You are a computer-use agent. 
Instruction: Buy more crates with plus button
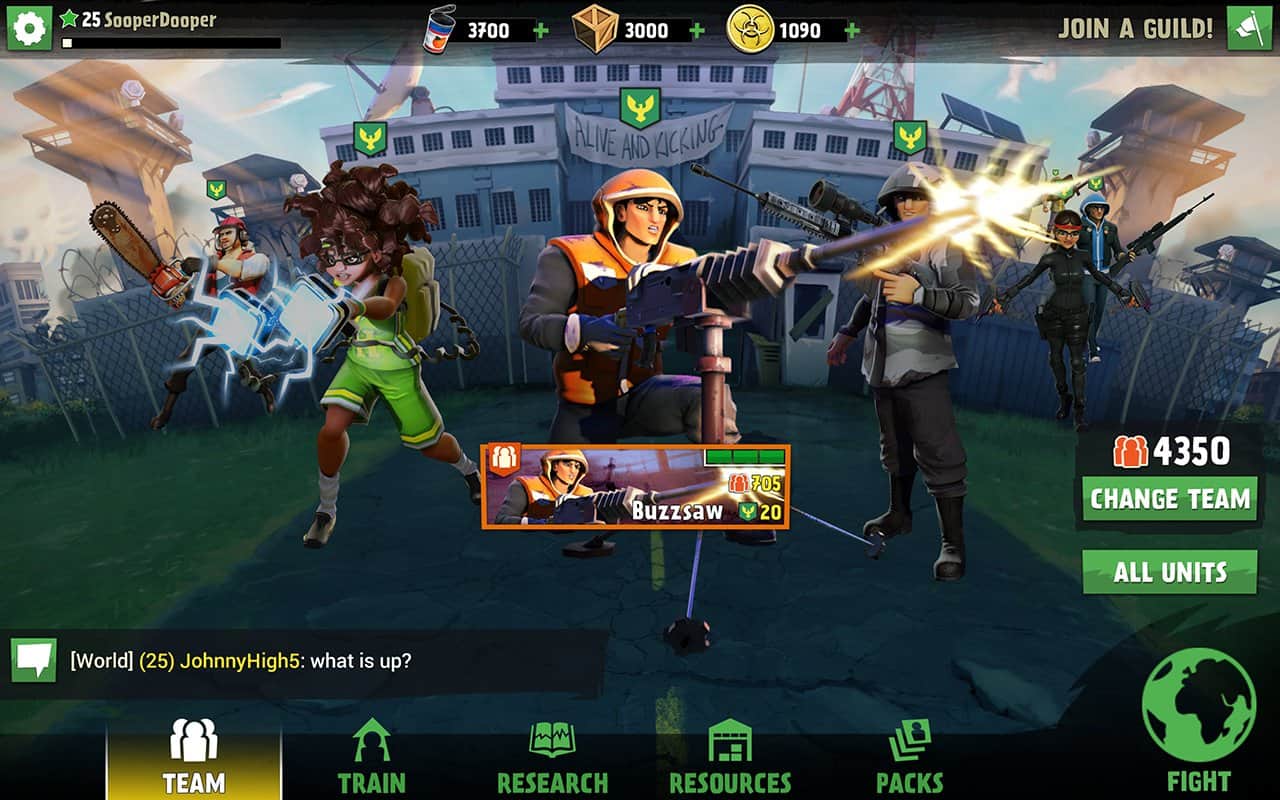click(x=696, y=30)
